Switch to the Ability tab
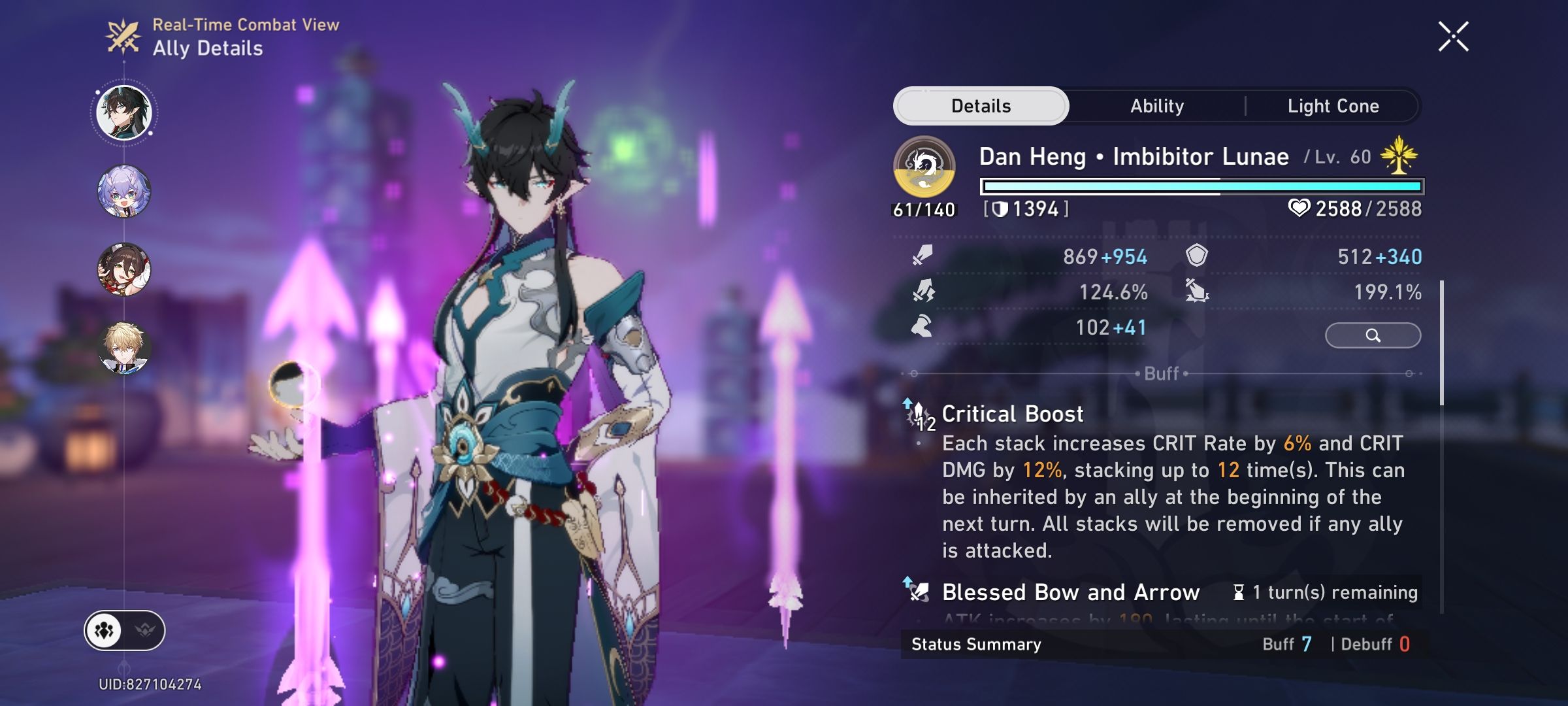 point(1157,105)
